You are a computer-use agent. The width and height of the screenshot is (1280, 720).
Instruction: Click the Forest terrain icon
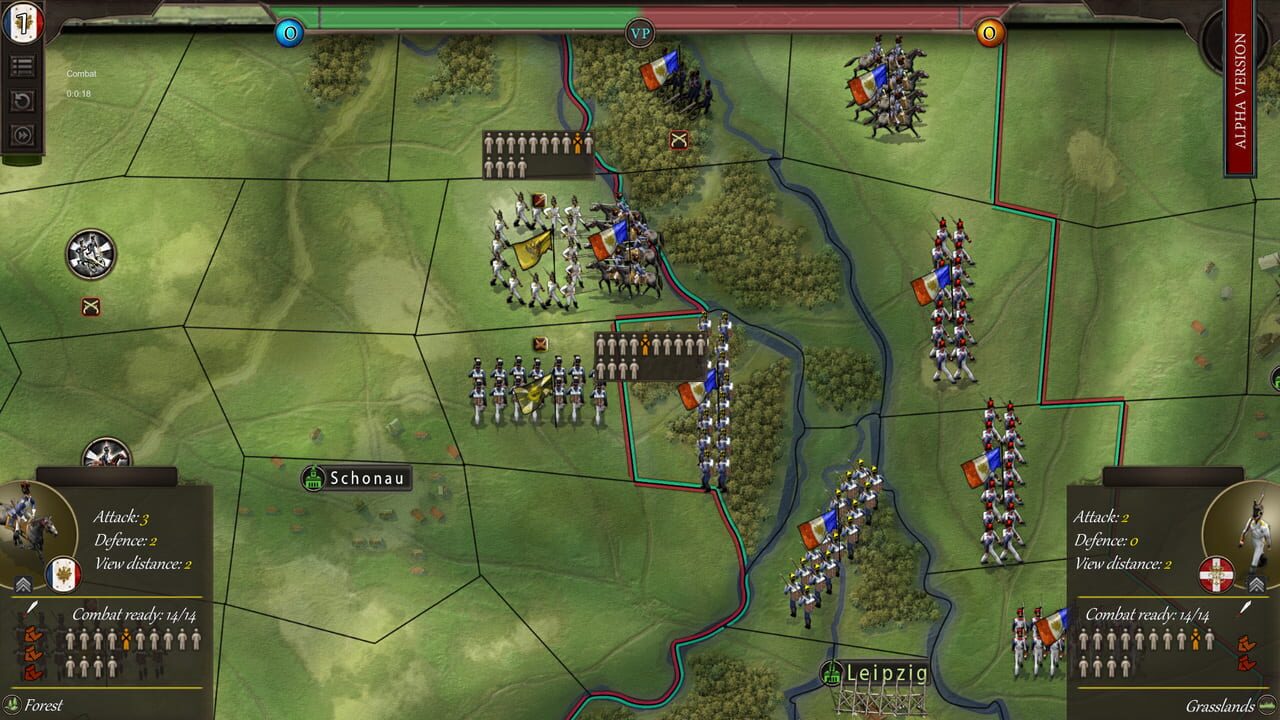(x=14, y=704)
